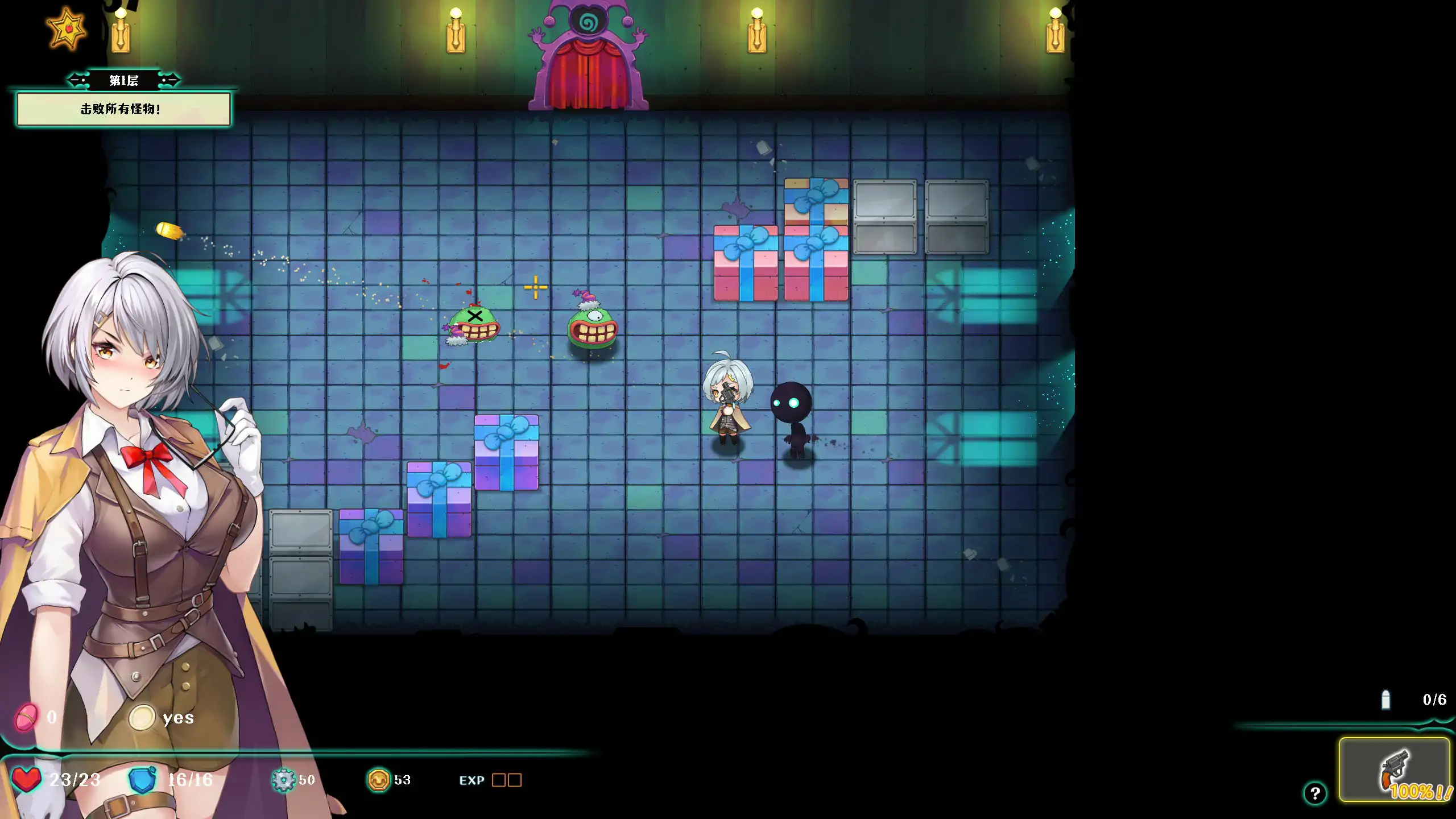Open the defeat-all-monsters objective panel

click(x=123, y=109)
